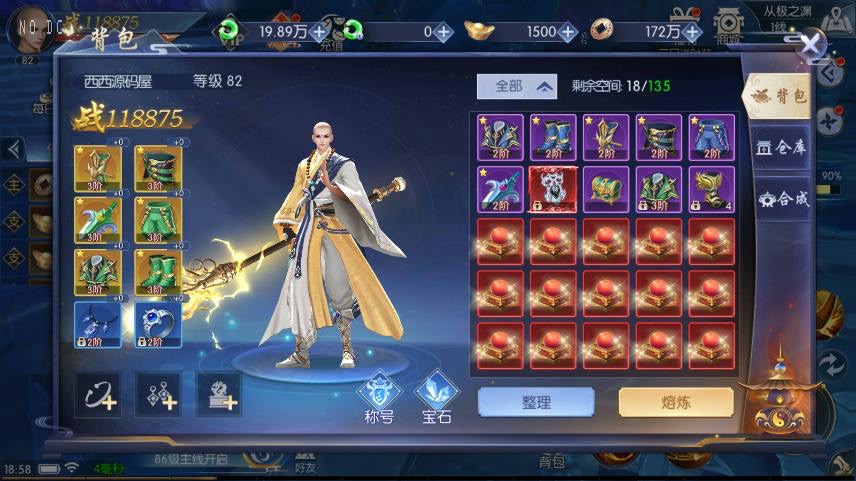Viewport: 856px width, 481px height.
Task: Open the 称号 title menu
Action: pyautogui.click(x=380, y=394)
